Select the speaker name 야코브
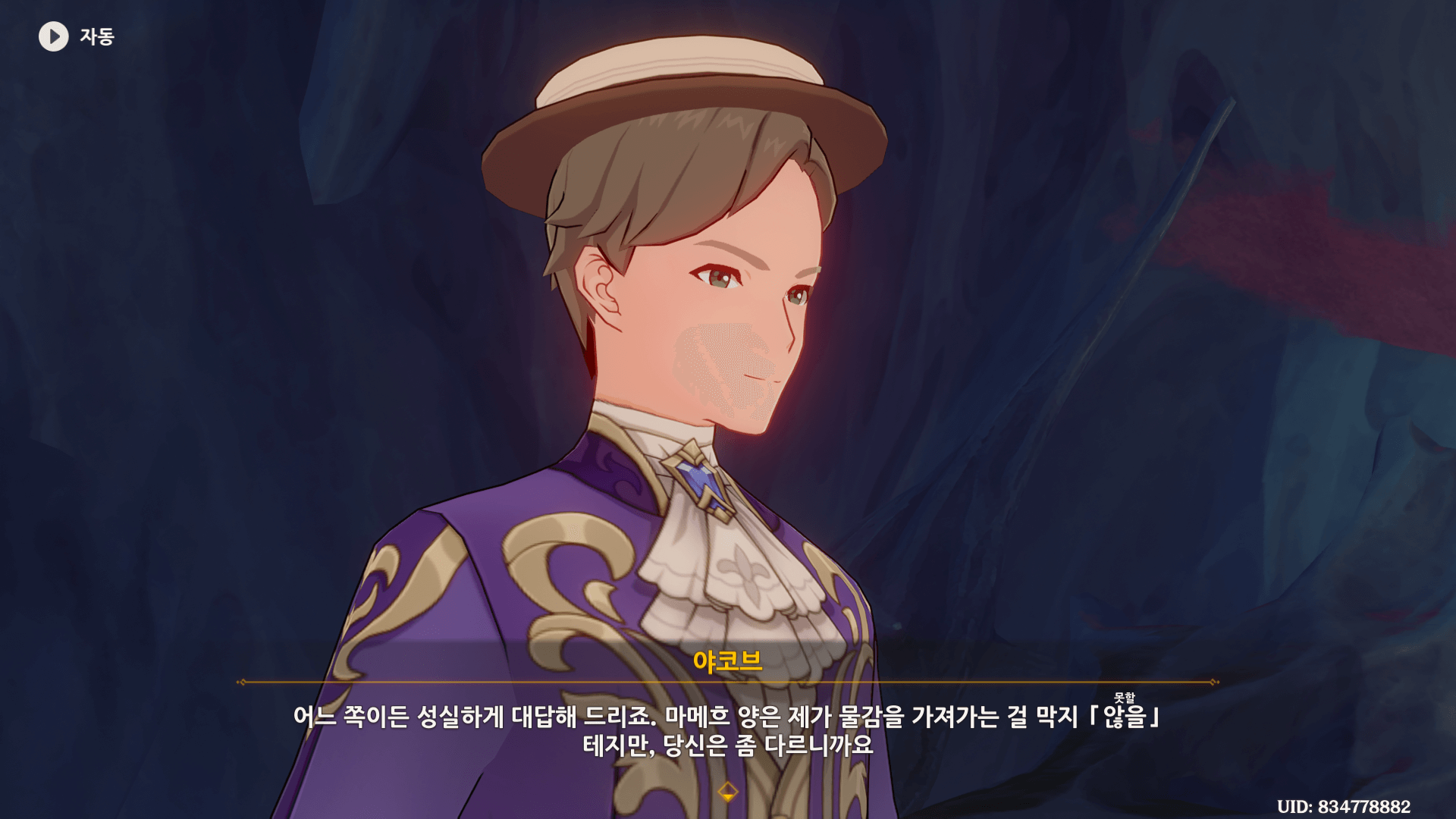 click(x=727, y=661)
